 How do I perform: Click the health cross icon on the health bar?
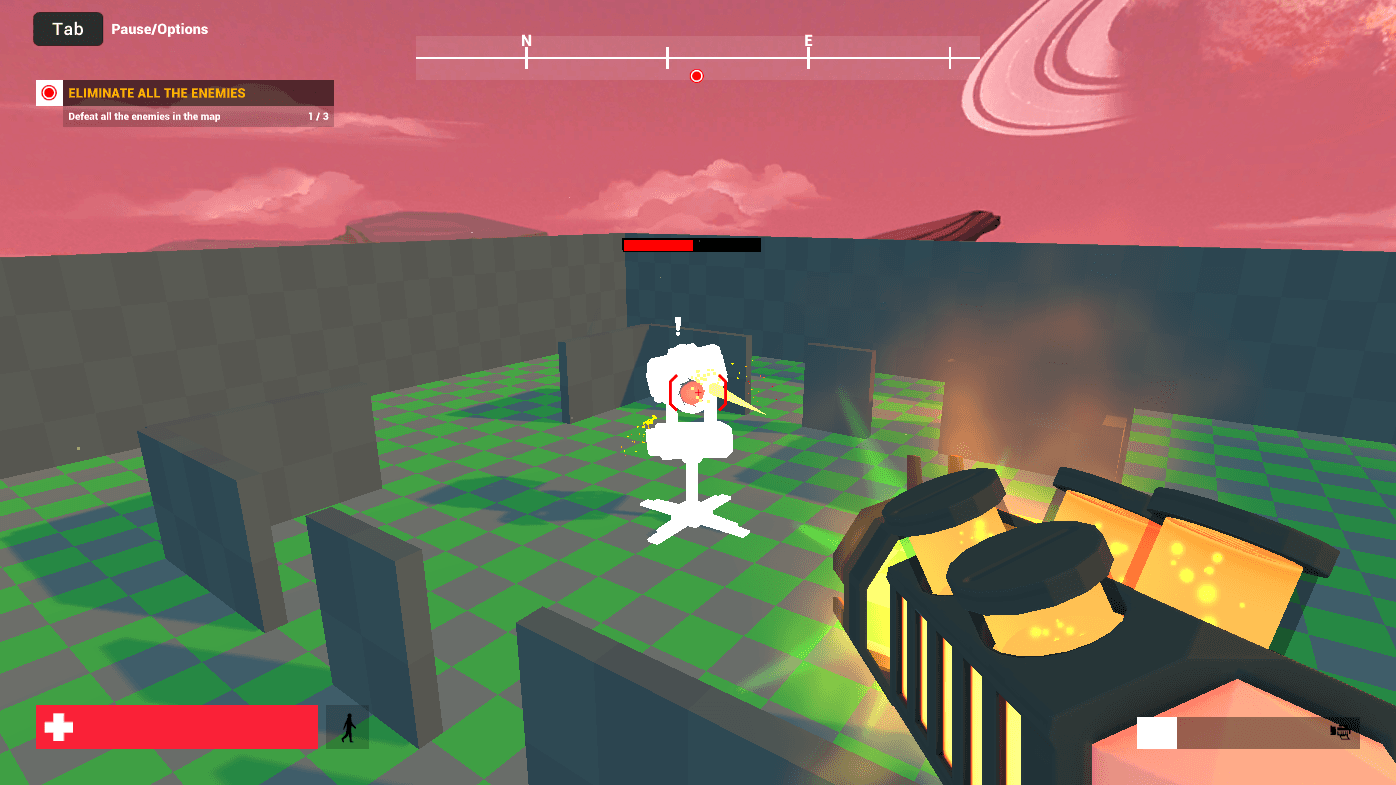pos(60,727)
